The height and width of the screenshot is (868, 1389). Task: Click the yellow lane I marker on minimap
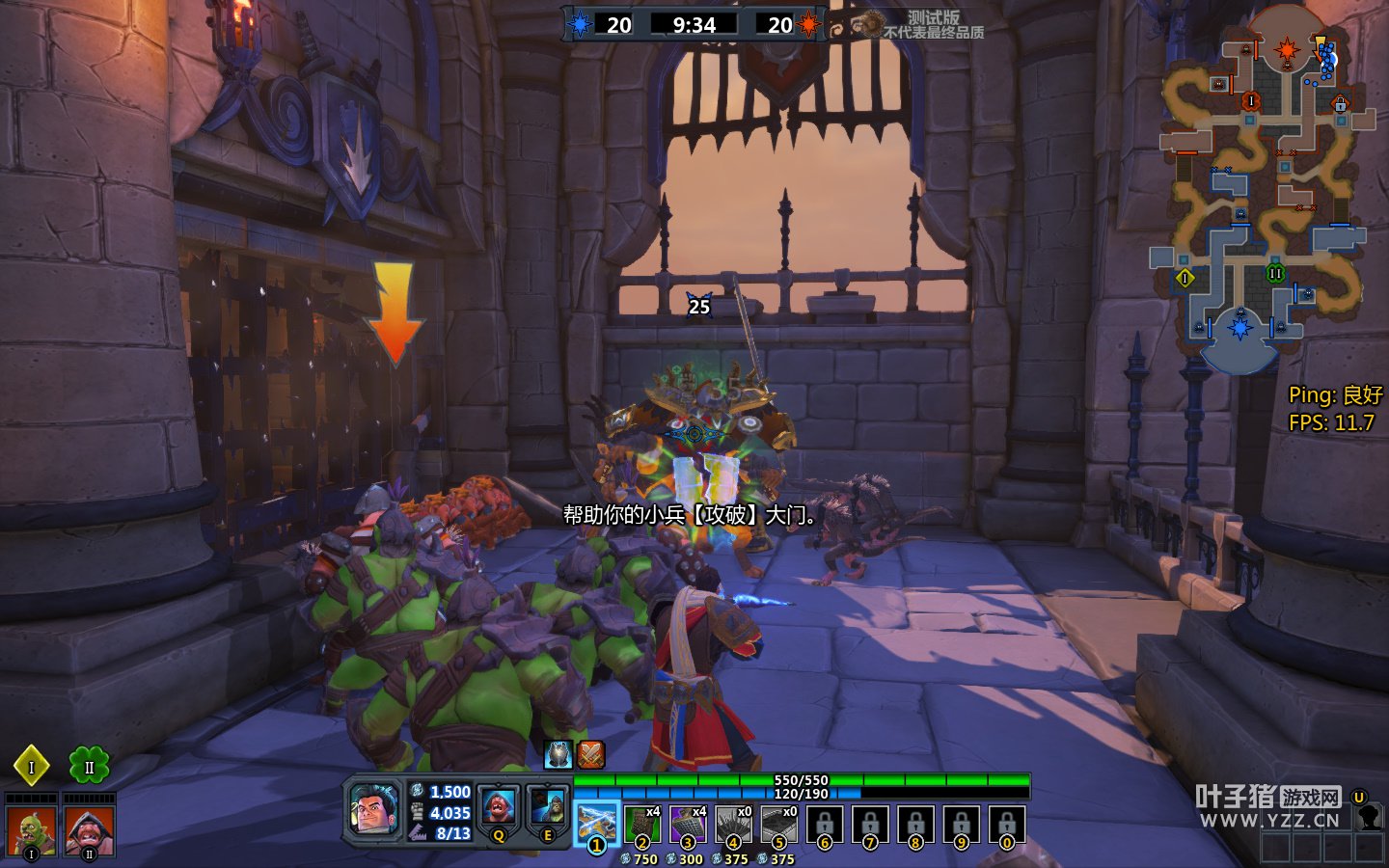tap(1185, 279)
